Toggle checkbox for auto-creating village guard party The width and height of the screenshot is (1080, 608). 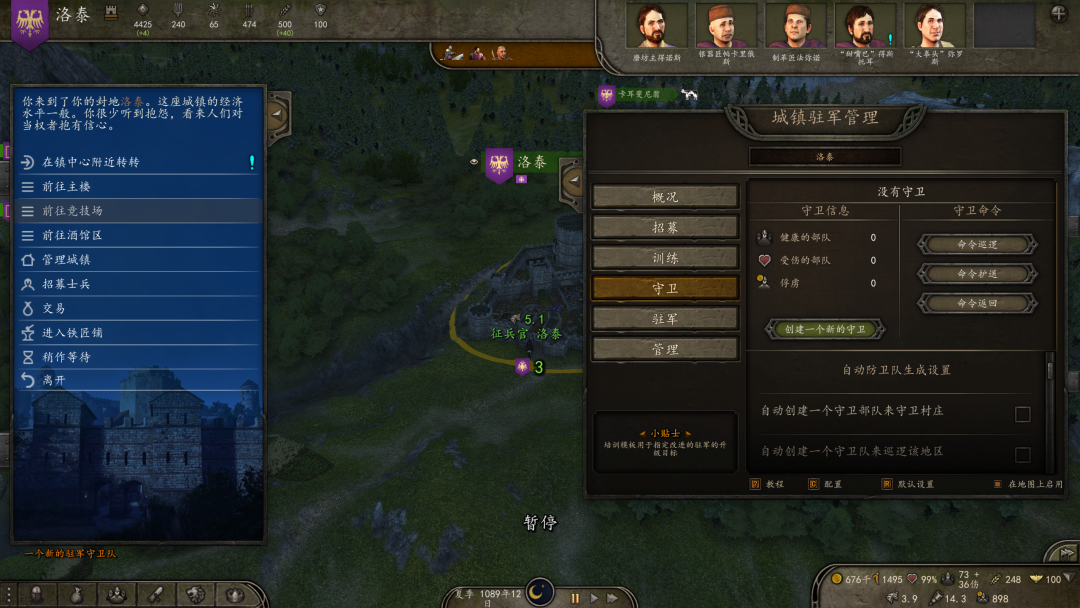point(1022,414)
